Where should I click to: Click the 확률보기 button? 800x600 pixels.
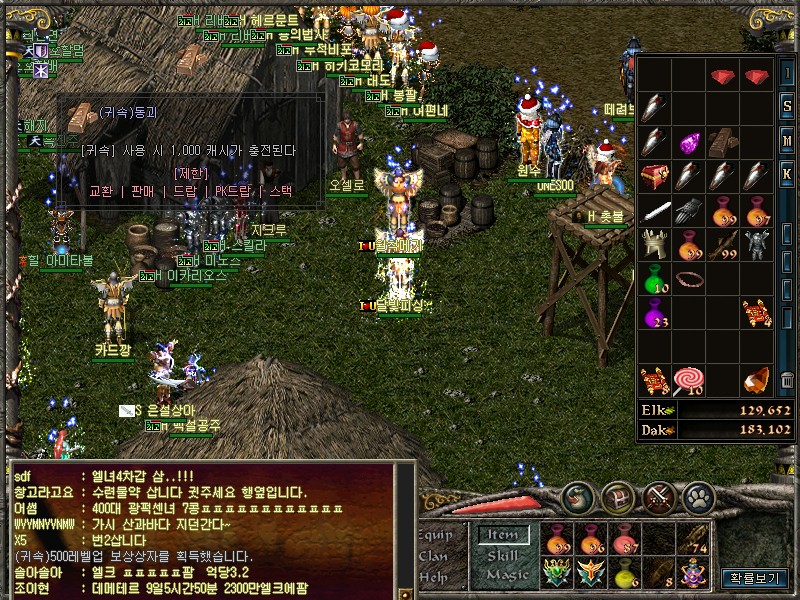click(756, 577)
